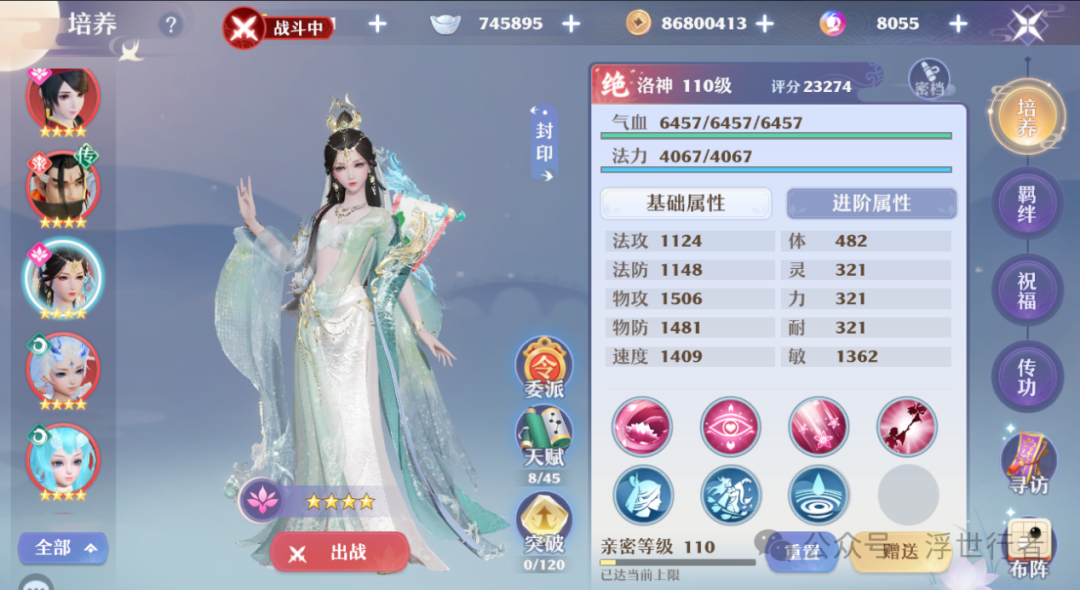
Task: Open the 传功 side menu
Action: coord(1026,376)
